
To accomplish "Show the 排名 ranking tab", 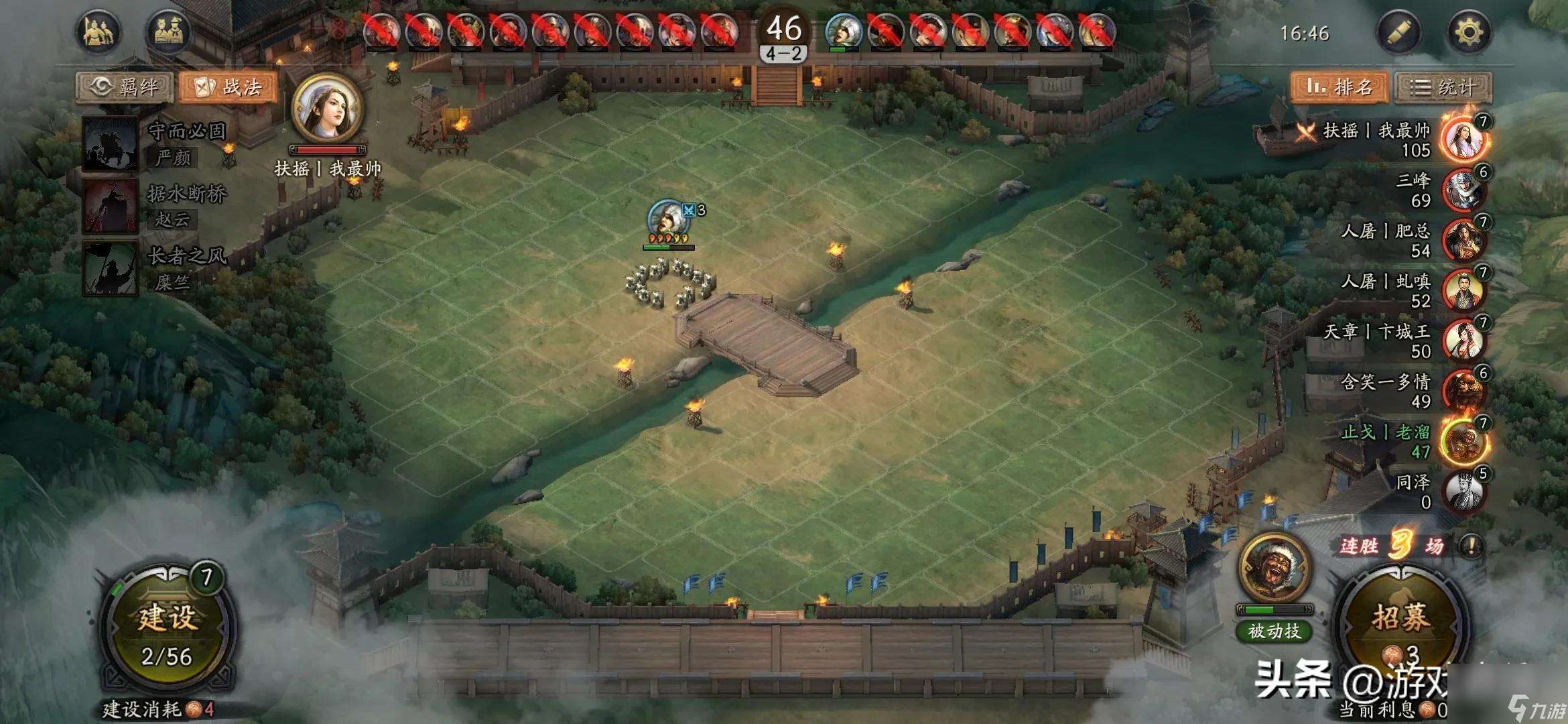I will 1340,87.
